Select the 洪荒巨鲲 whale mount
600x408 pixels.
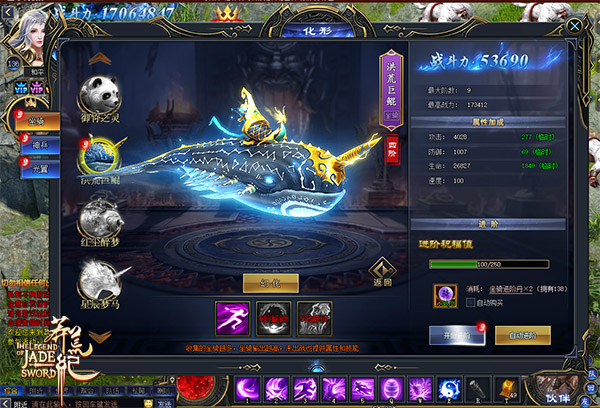click(x=102, y=157)
